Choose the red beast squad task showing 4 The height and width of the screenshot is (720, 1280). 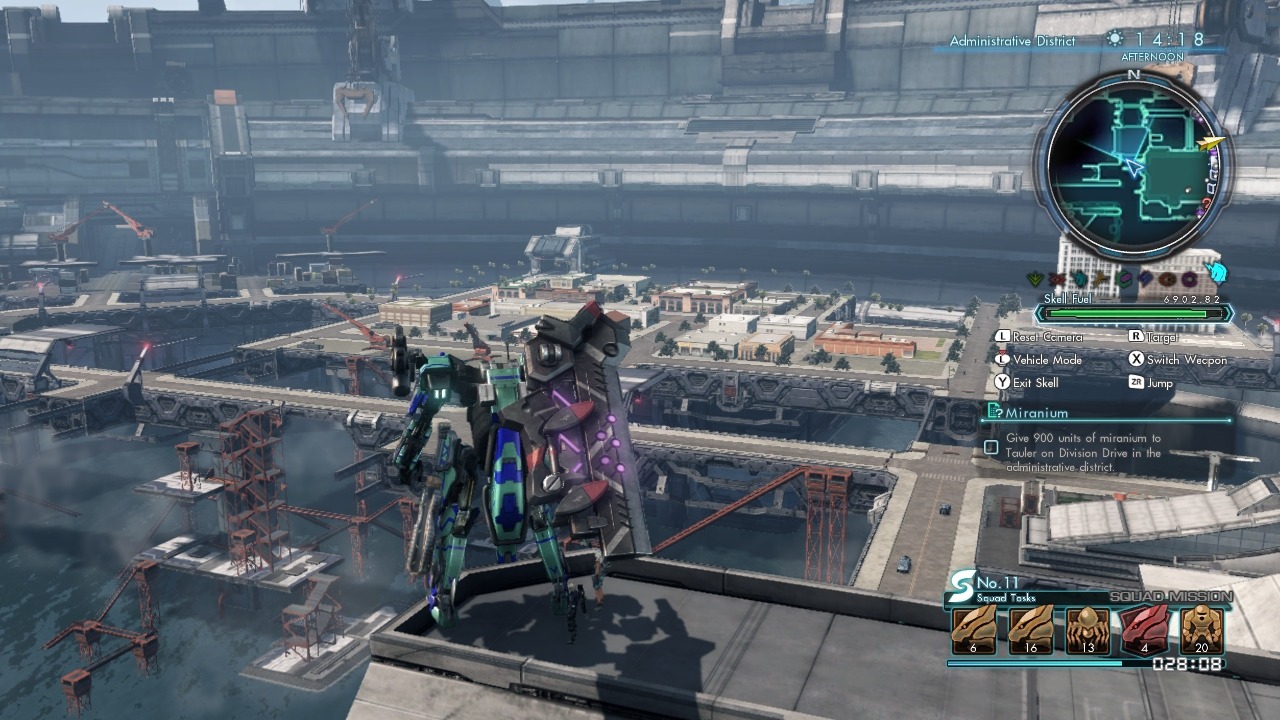1144,631
